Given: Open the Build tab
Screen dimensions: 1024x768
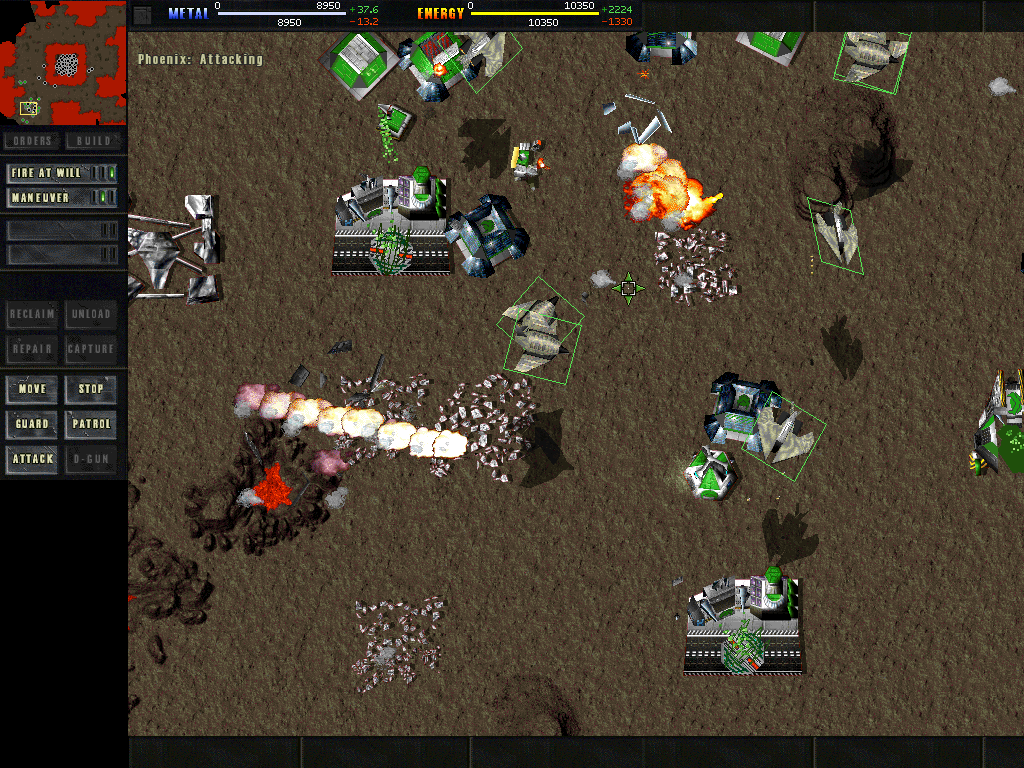Looking at the screenshot, I should (x=93, y=141).
